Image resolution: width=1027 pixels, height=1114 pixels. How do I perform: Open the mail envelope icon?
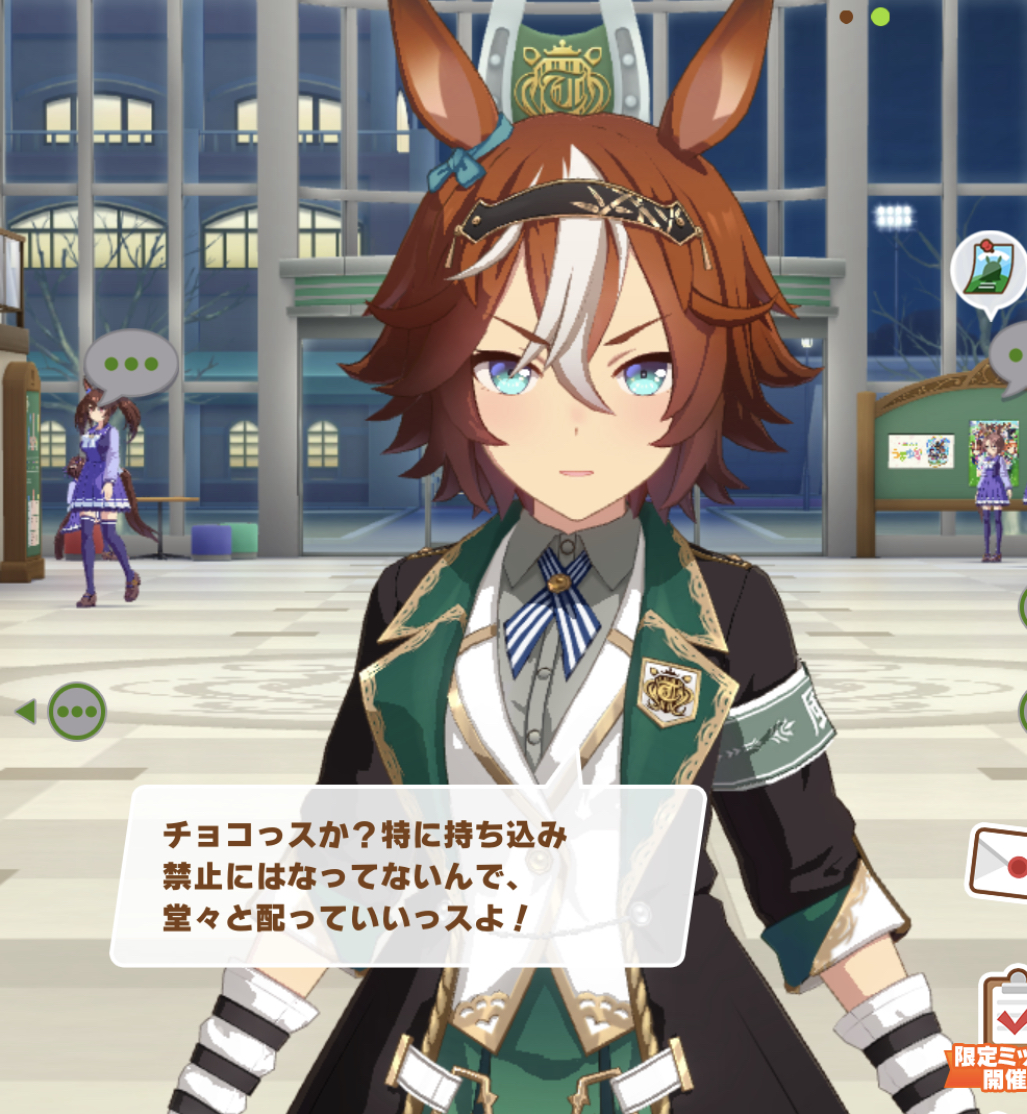pyautogui.click(x=1001, y=862)
